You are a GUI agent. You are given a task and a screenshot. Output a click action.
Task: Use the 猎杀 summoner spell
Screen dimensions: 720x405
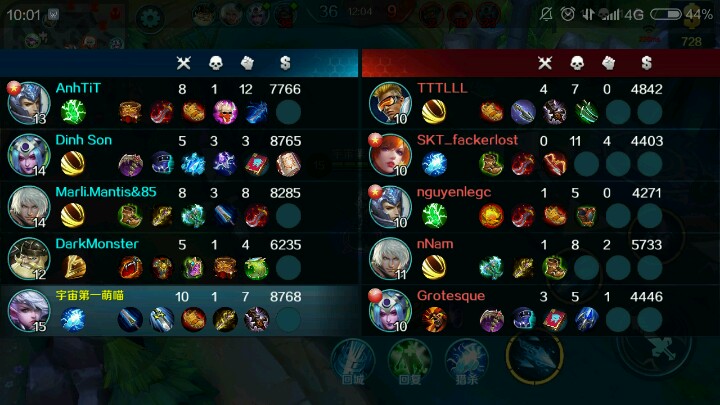tap(465, 362)
